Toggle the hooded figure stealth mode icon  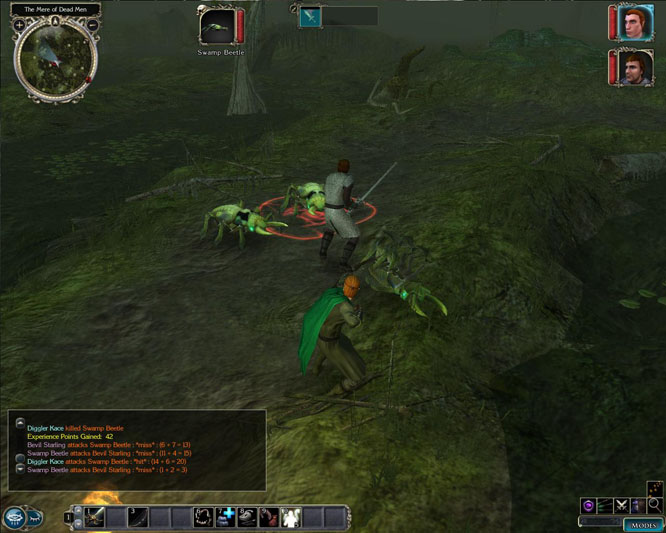coord(637,507)
